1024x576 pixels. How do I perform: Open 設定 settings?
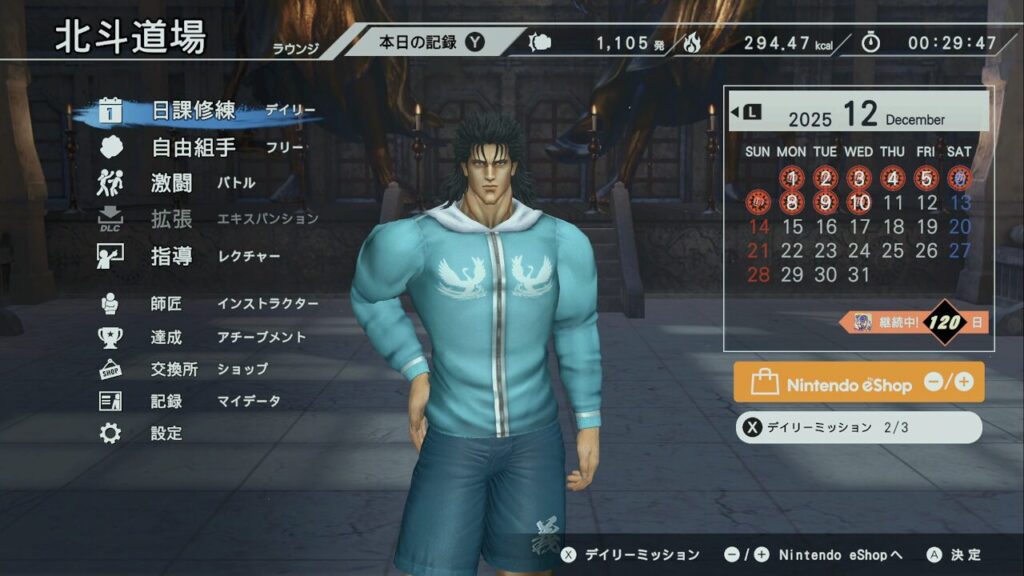pos(167,433)
